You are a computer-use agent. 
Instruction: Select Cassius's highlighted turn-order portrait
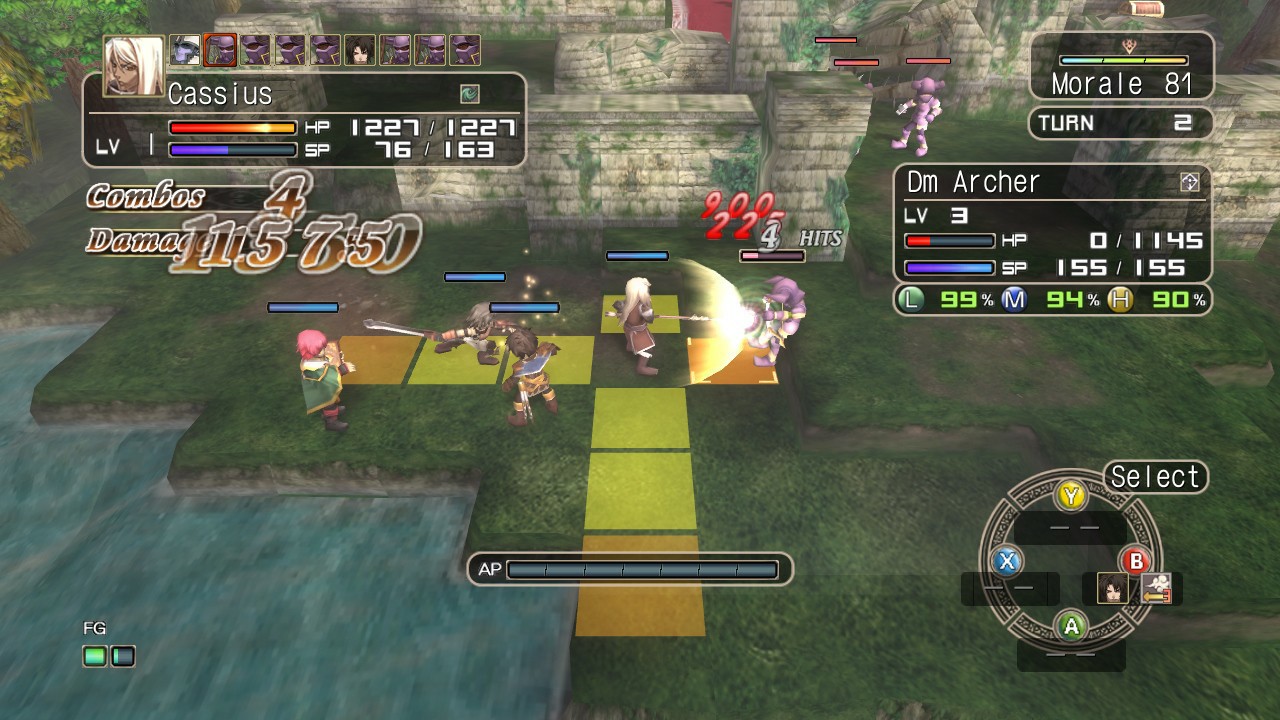point(219,48)
